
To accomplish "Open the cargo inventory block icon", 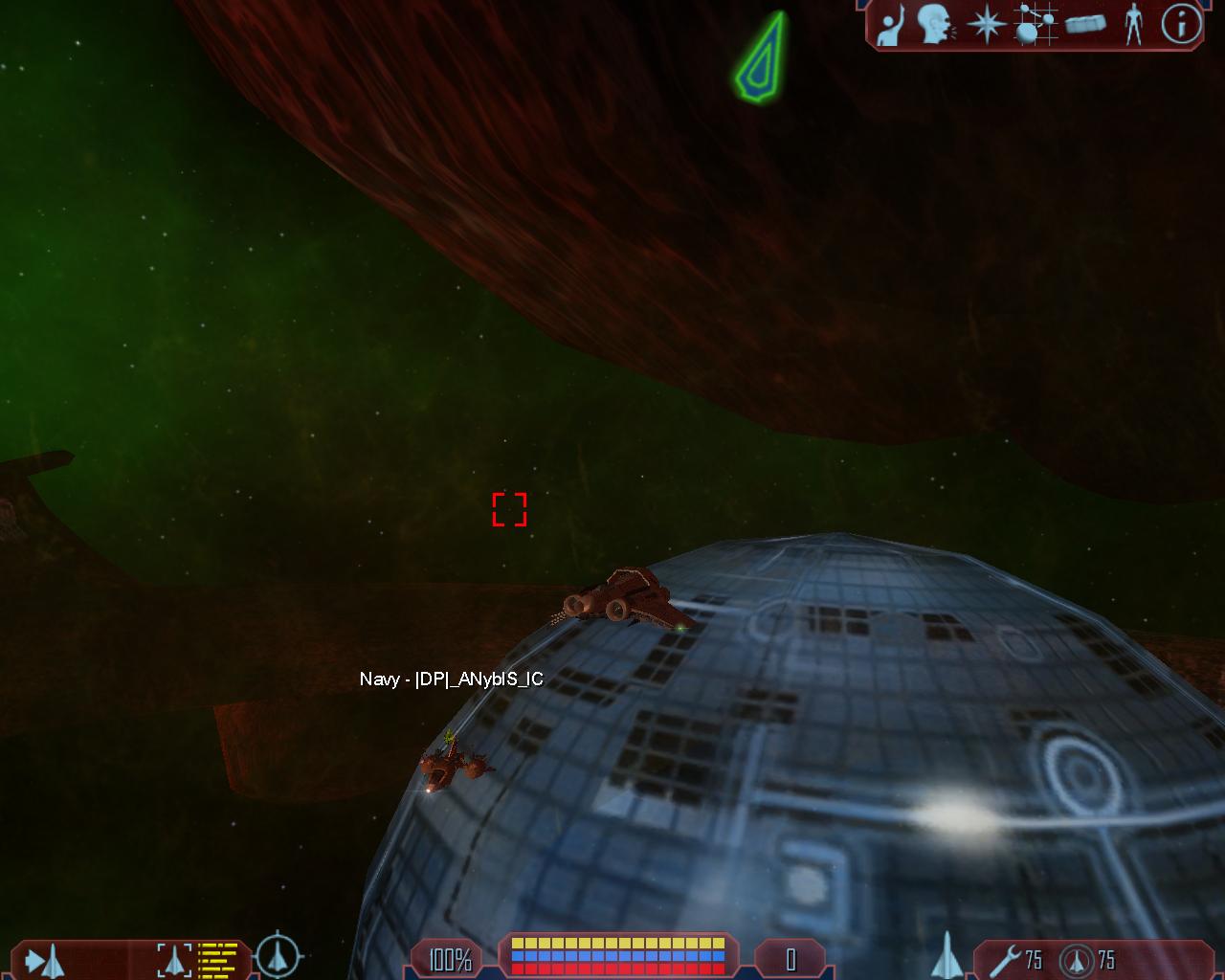I will point(1084,23).
